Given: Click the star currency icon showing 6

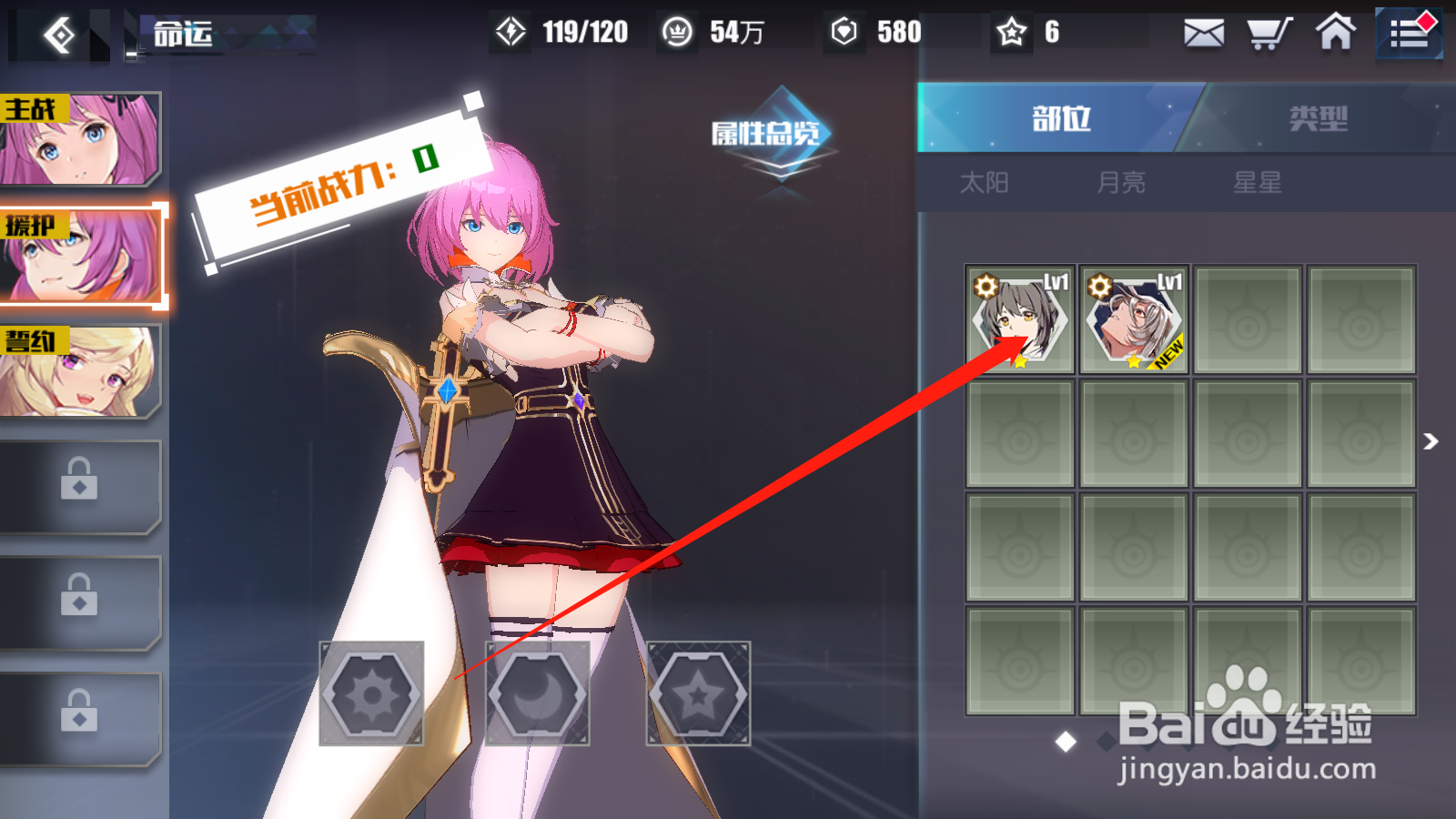Looking at the screenshot, I should pos(1013,32).
